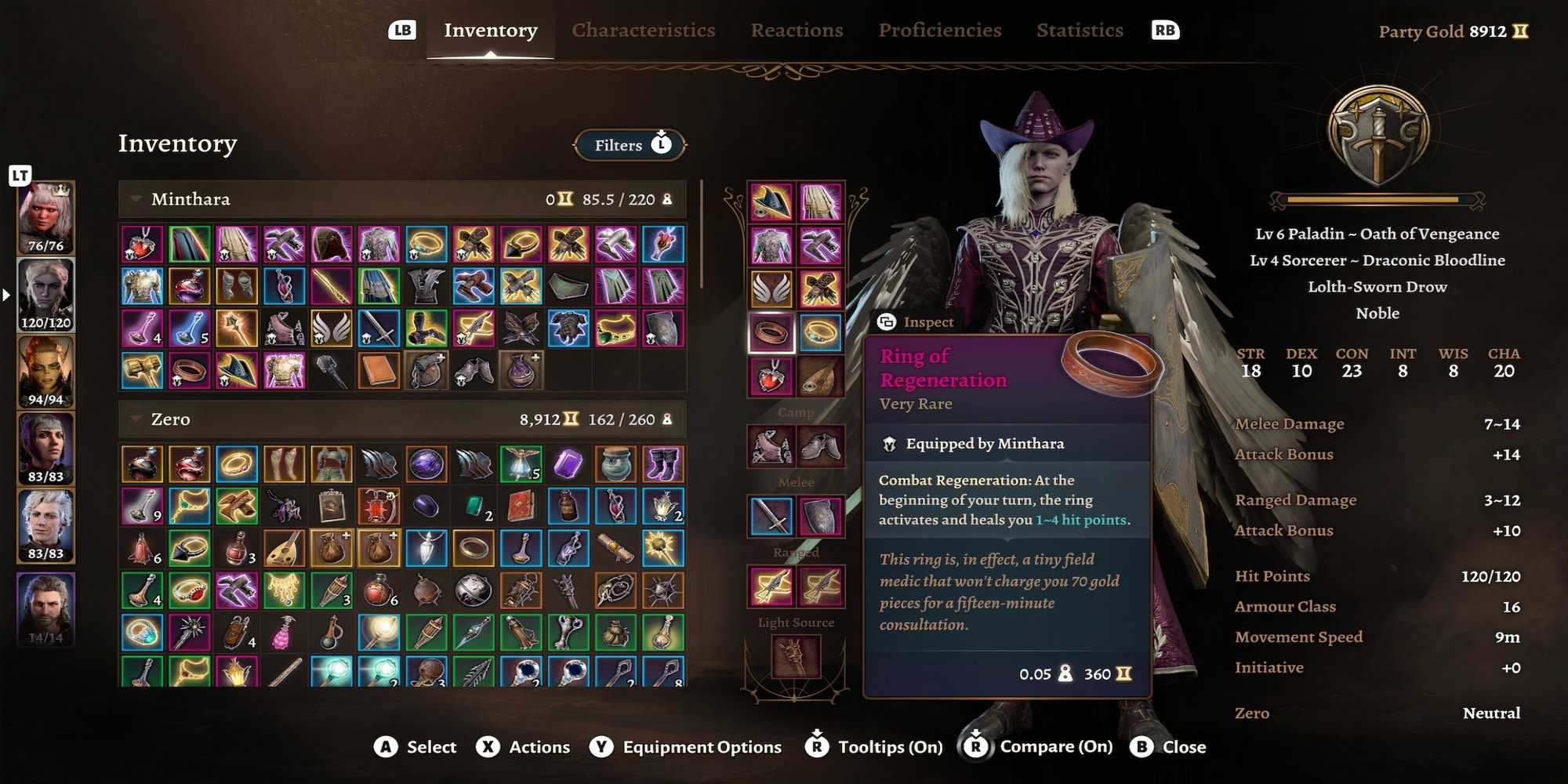
Task: Select the camp shoes equipment slot
Action: [x=822, y=445]
